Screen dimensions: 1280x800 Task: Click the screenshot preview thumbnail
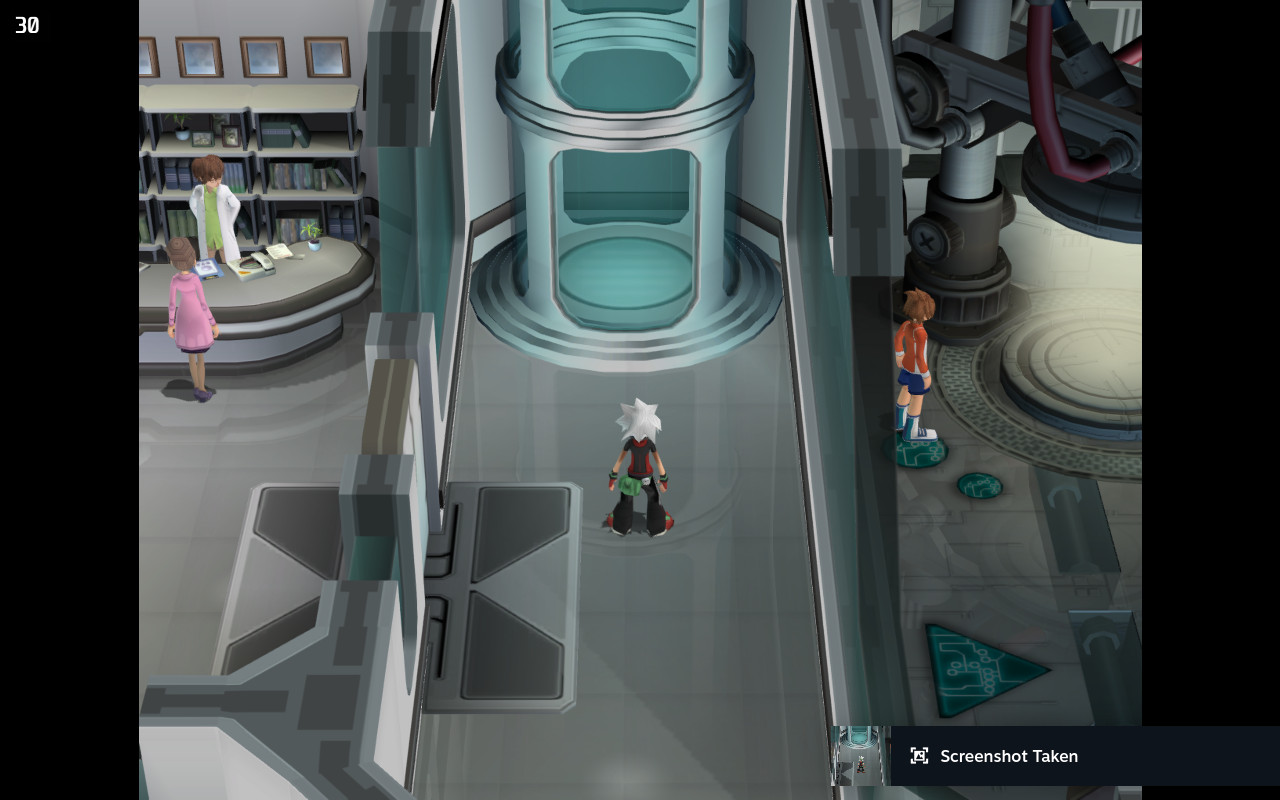pyautogui.click(x=861, y=756)
